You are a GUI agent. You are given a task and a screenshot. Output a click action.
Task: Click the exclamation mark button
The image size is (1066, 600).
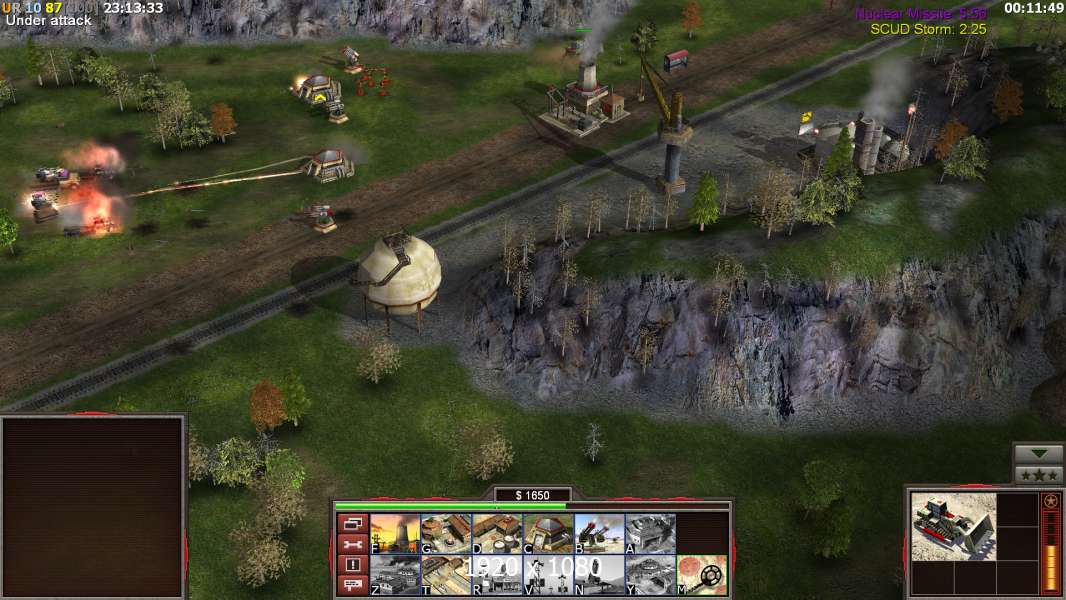(352, 565)
